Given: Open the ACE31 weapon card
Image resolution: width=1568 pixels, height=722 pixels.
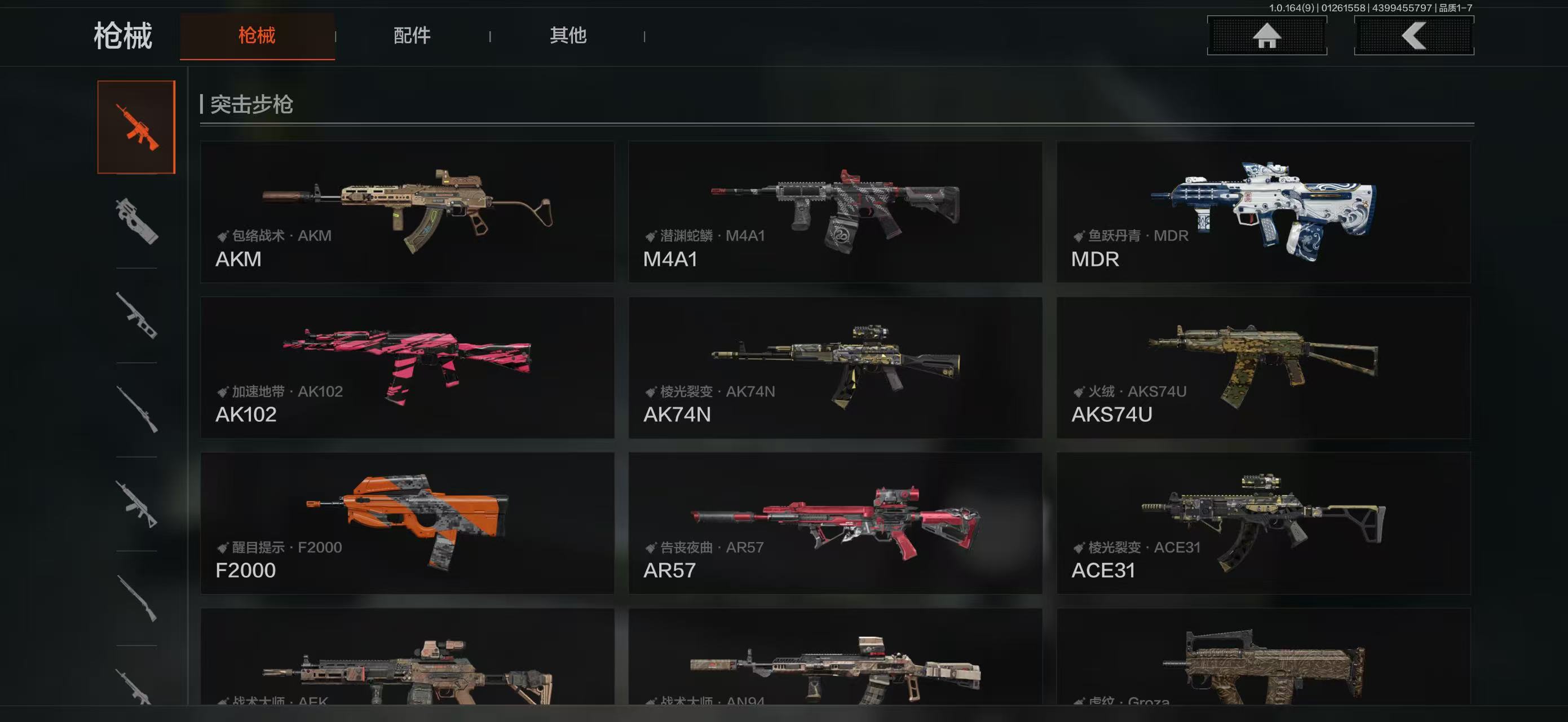Looking at the screenshot, I should tap(1263, 523).
